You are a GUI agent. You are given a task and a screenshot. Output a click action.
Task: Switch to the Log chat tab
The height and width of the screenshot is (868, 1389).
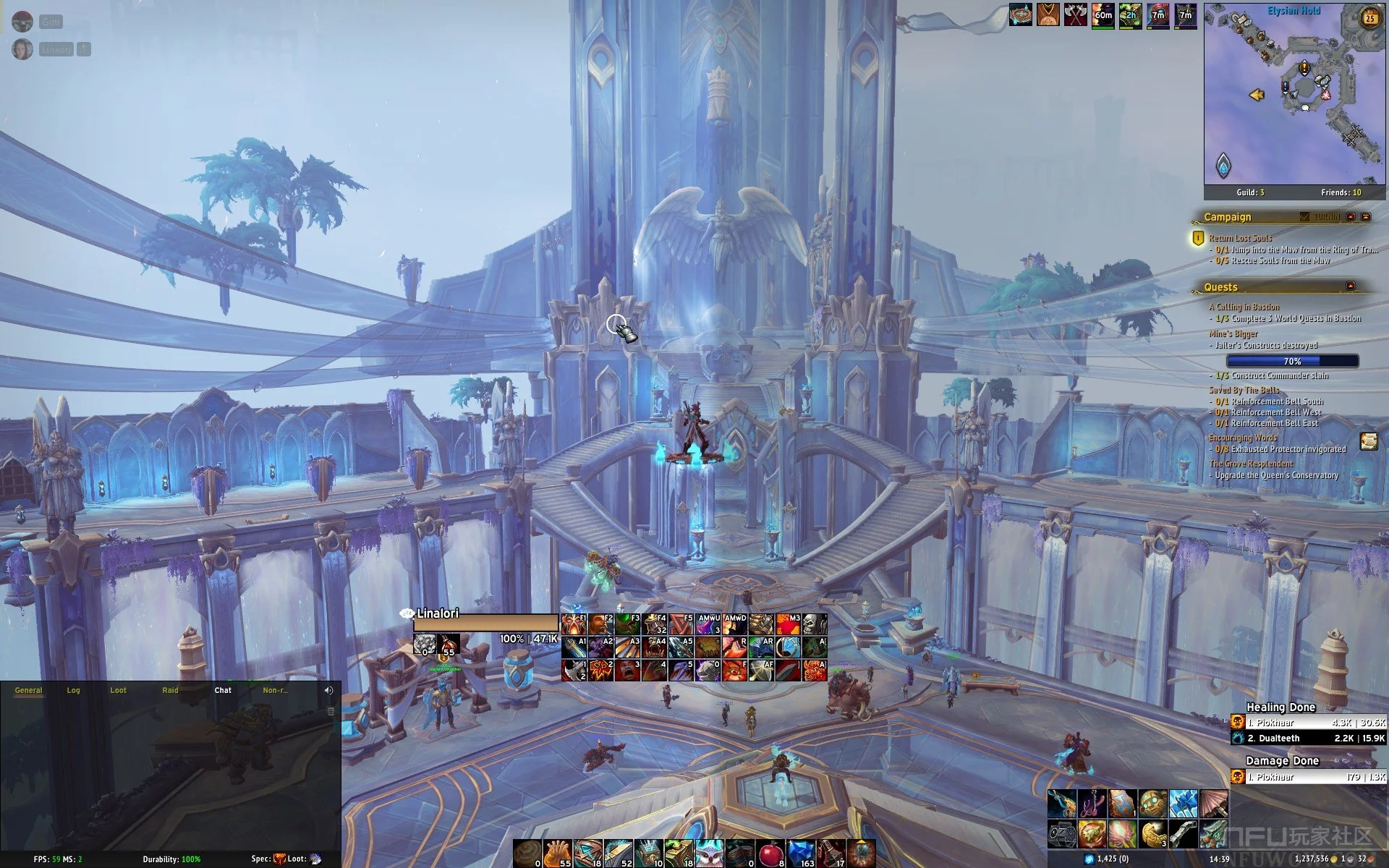[73, 690]
